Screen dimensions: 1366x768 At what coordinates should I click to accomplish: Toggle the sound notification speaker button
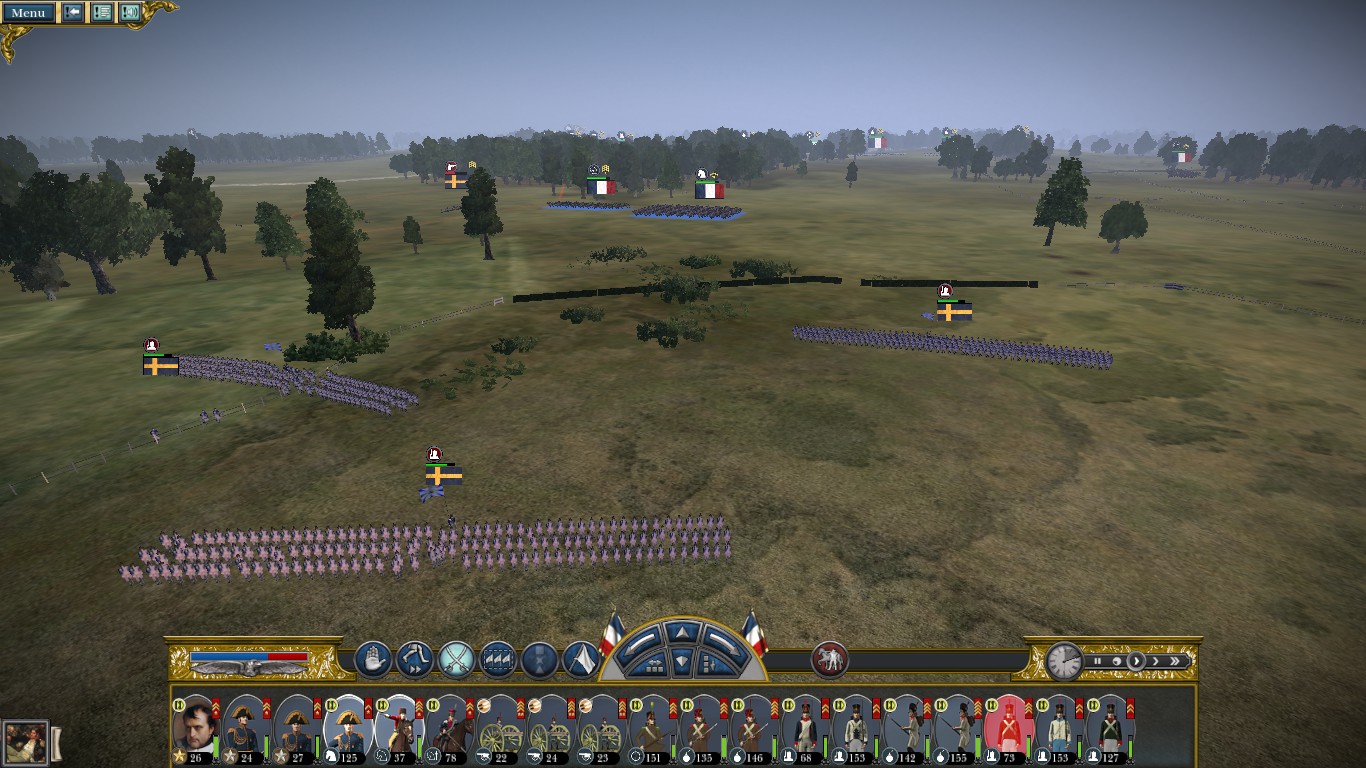(x=130, y=12)
